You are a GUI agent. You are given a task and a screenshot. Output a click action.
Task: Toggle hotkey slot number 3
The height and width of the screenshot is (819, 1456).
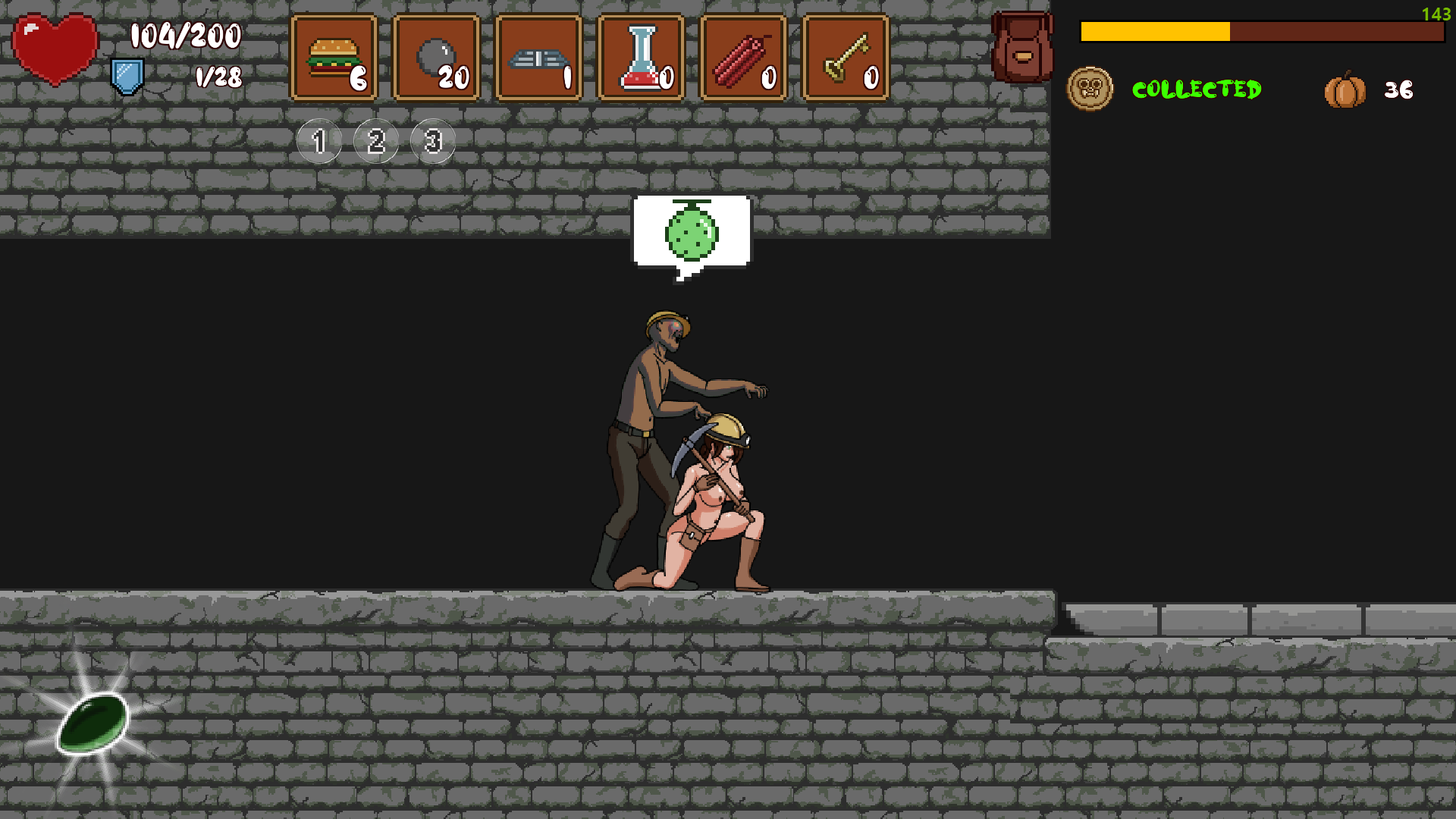coord(432,140)
